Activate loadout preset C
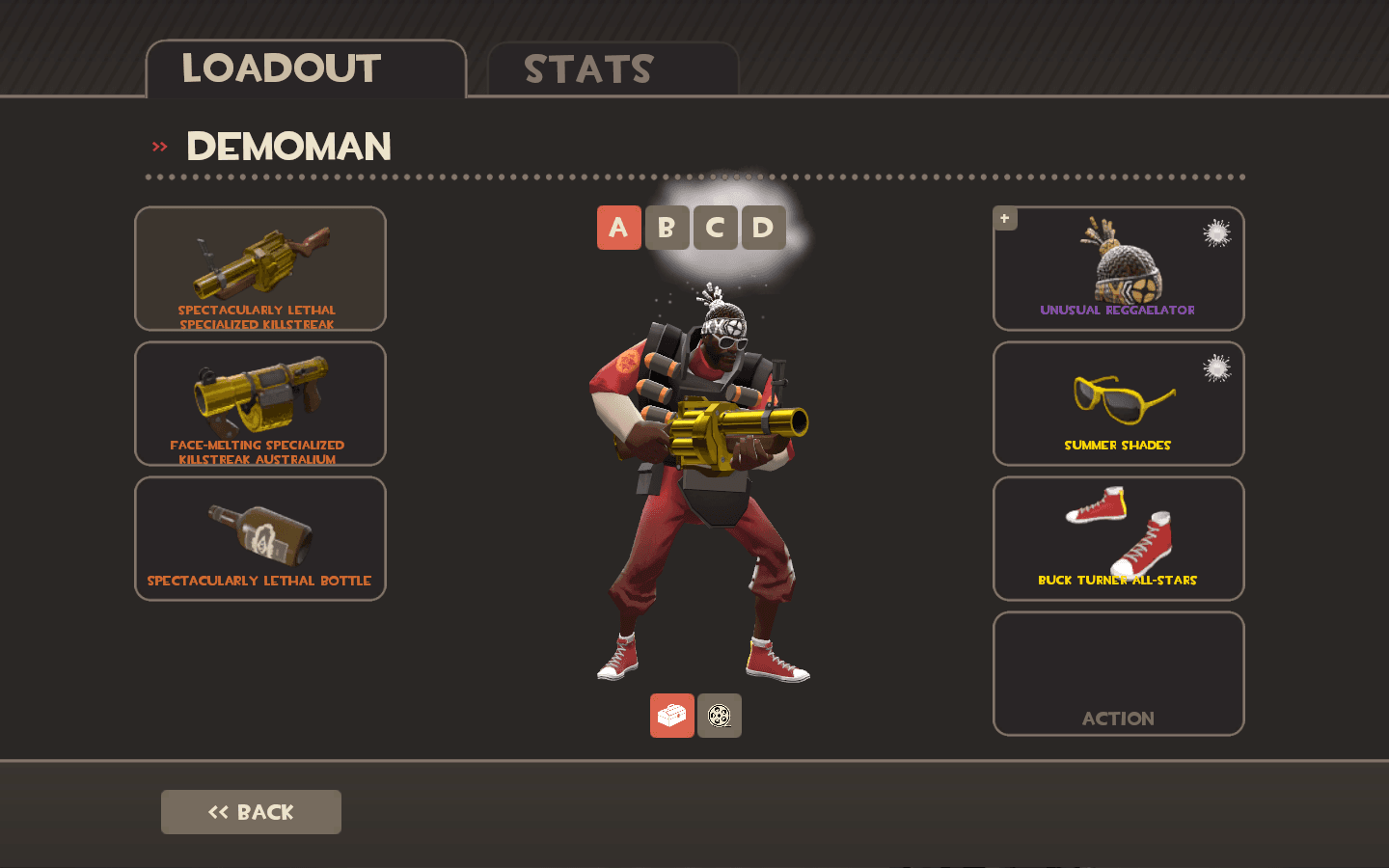Image resolution: width=1389 pixels, height=868 pixels. [x=715, y=228]
